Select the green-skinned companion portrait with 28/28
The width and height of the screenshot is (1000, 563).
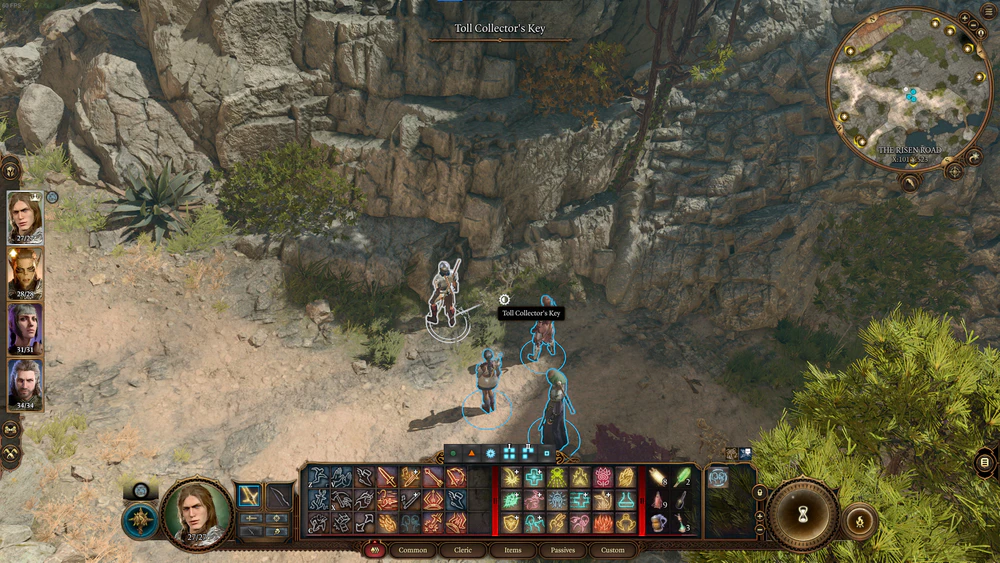pyautogui.click(x=25, y=272)
